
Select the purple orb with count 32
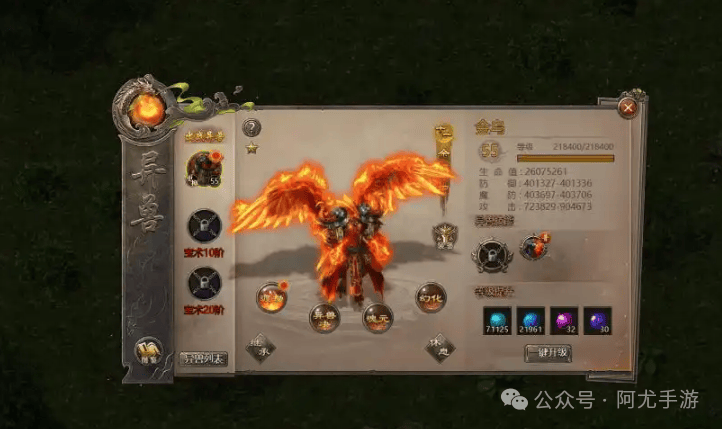564,320
